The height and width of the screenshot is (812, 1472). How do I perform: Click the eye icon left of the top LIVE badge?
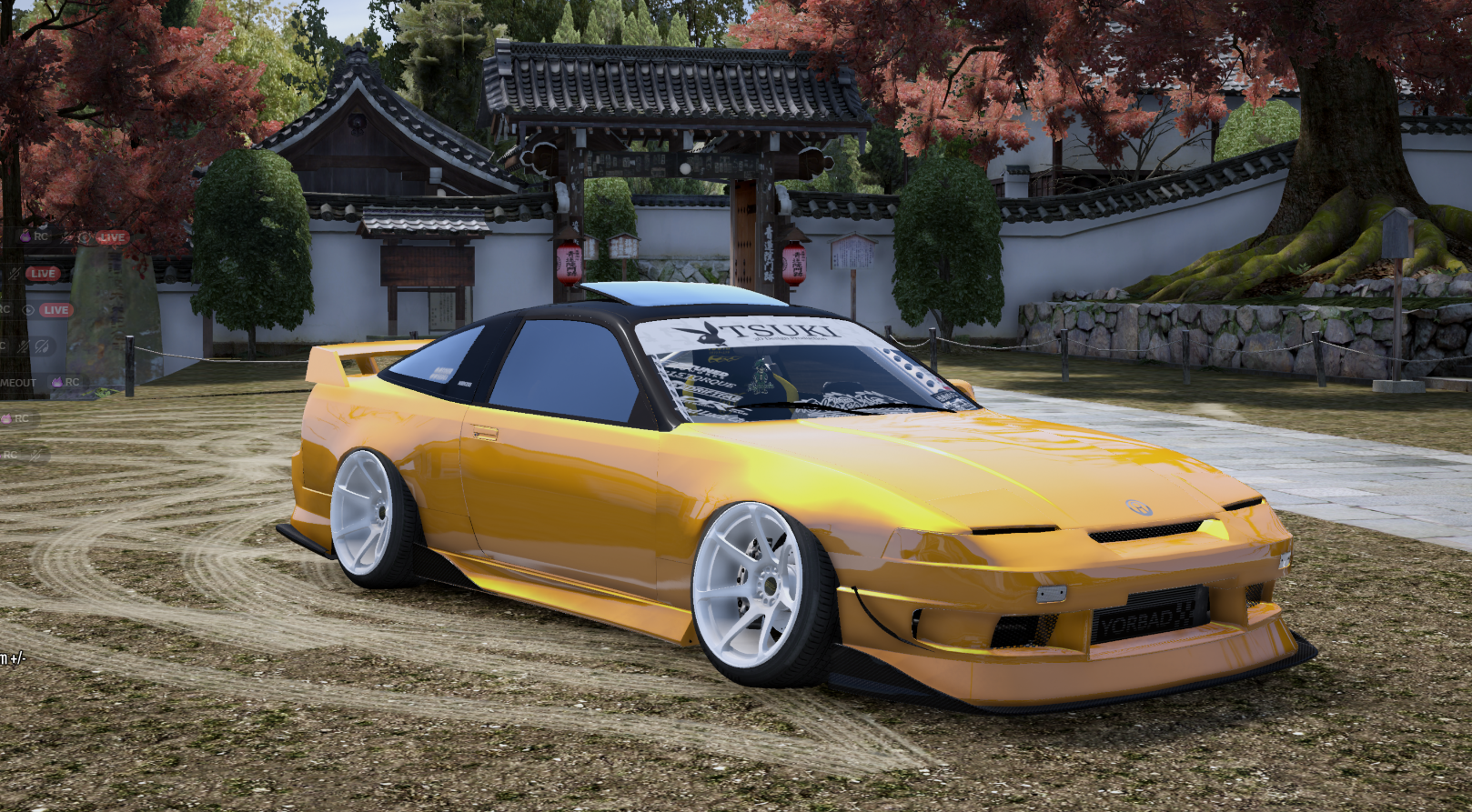[84, 237]
